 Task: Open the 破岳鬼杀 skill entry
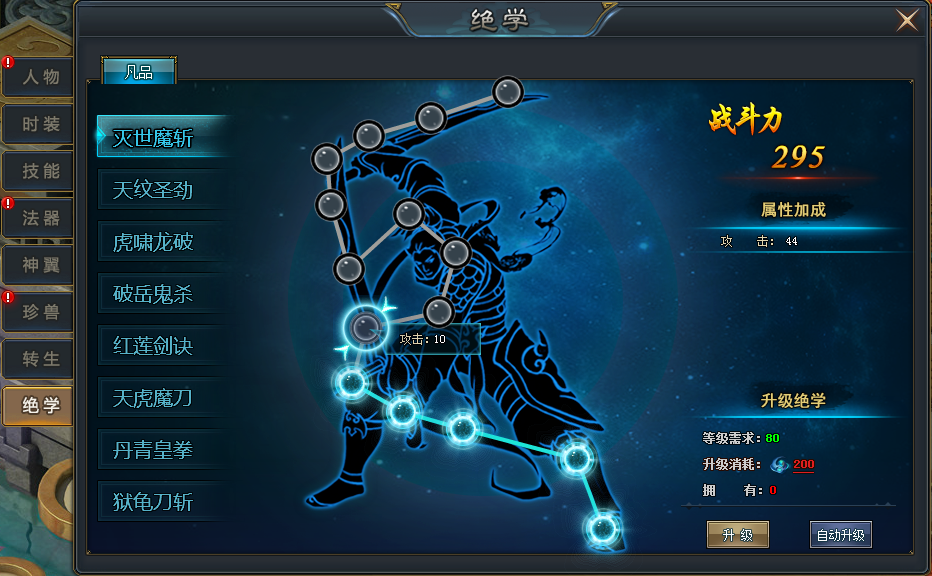click(155, 294)
